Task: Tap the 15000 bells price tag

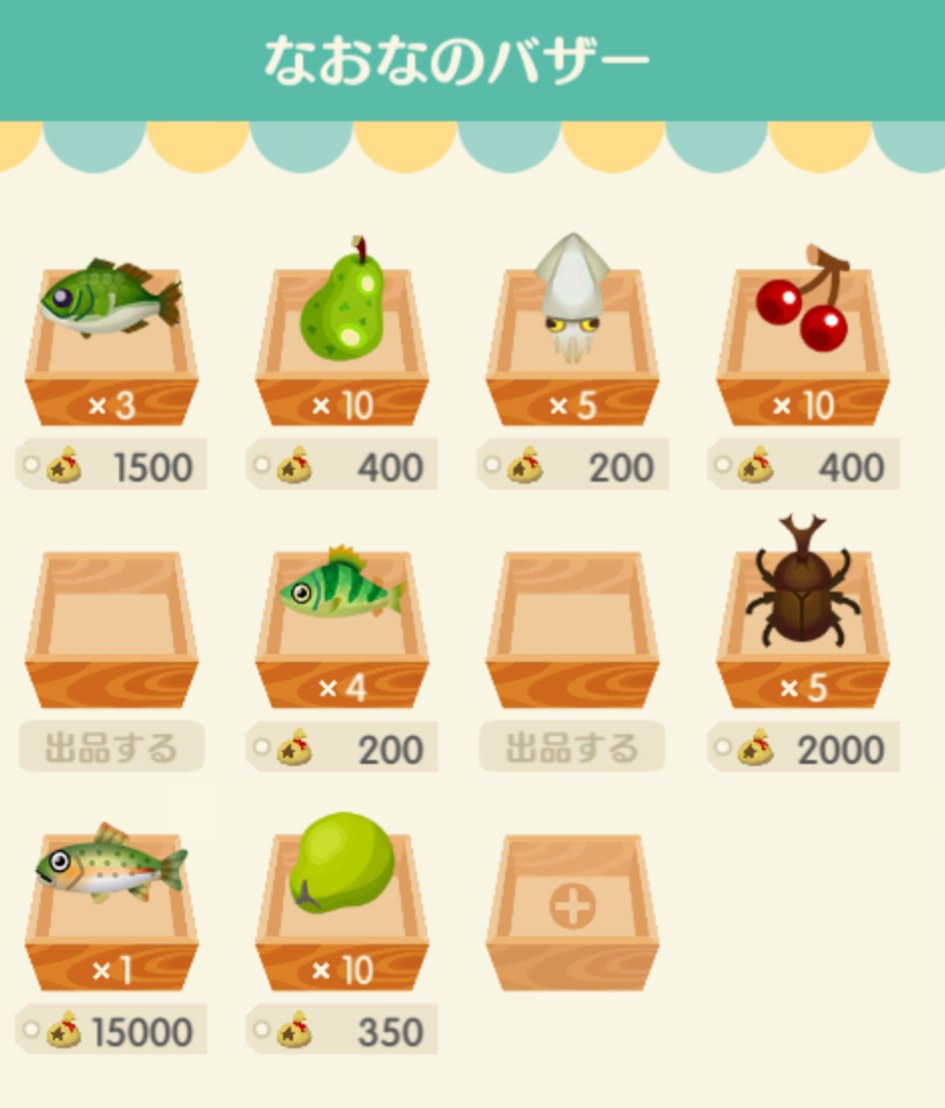Action: 111,1031
